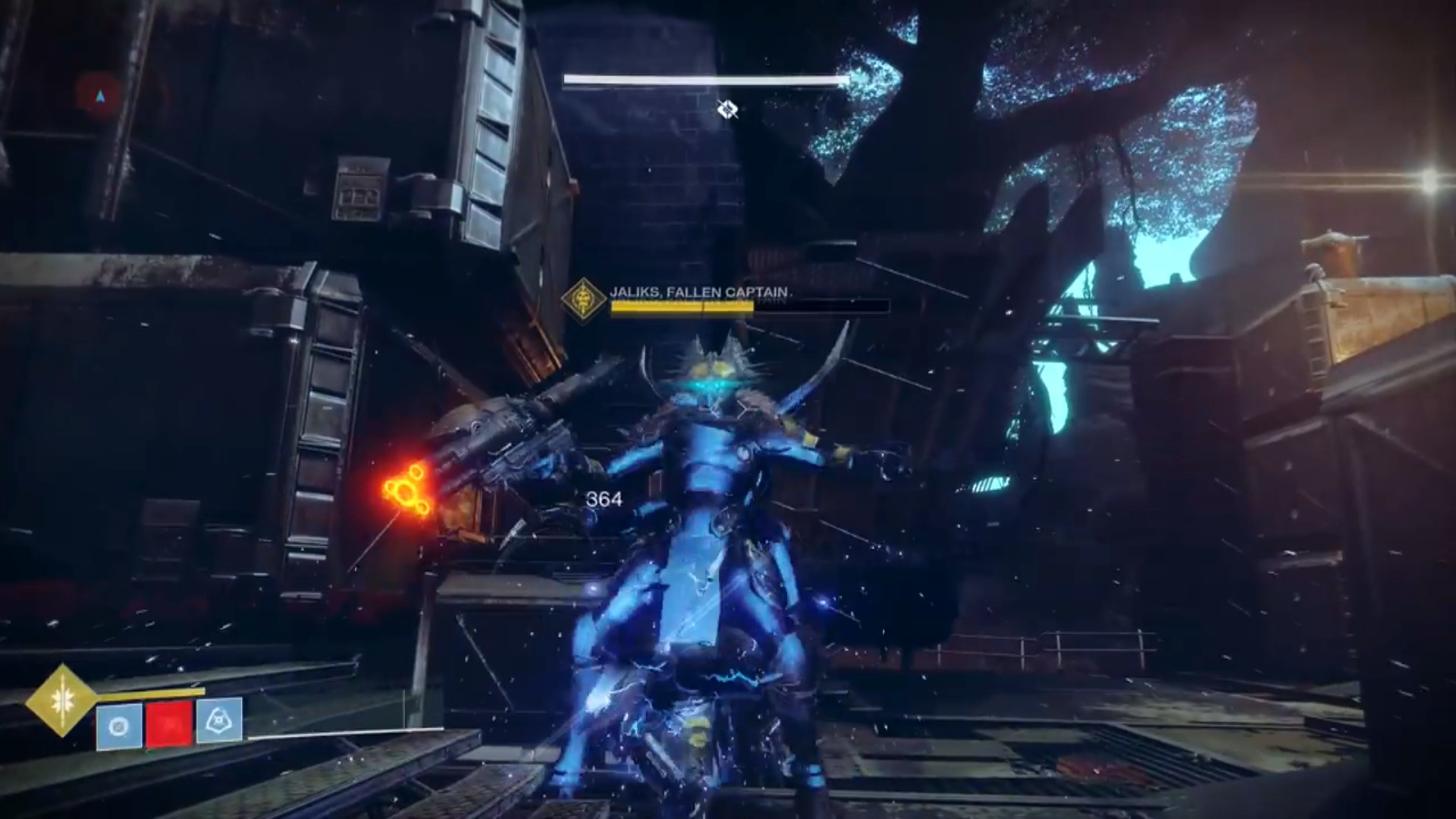Click the red melee ability slot

pyautogui.click(x=168, y=723)
